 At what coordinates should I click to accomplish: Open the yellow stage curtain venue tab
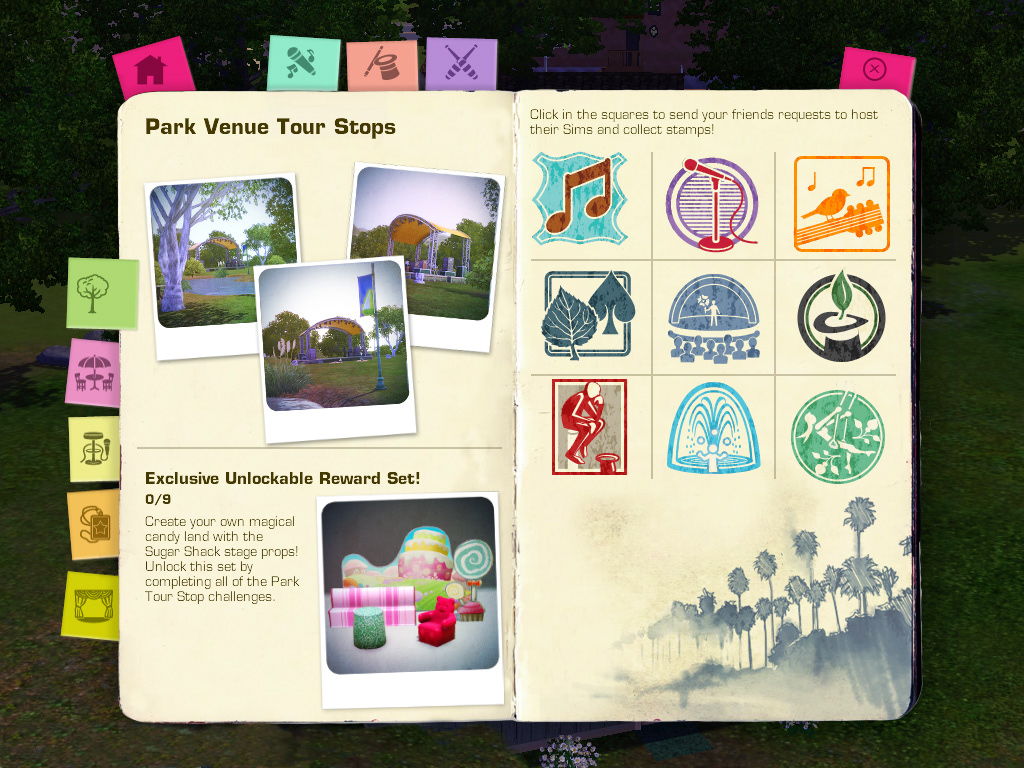point(94,604)
